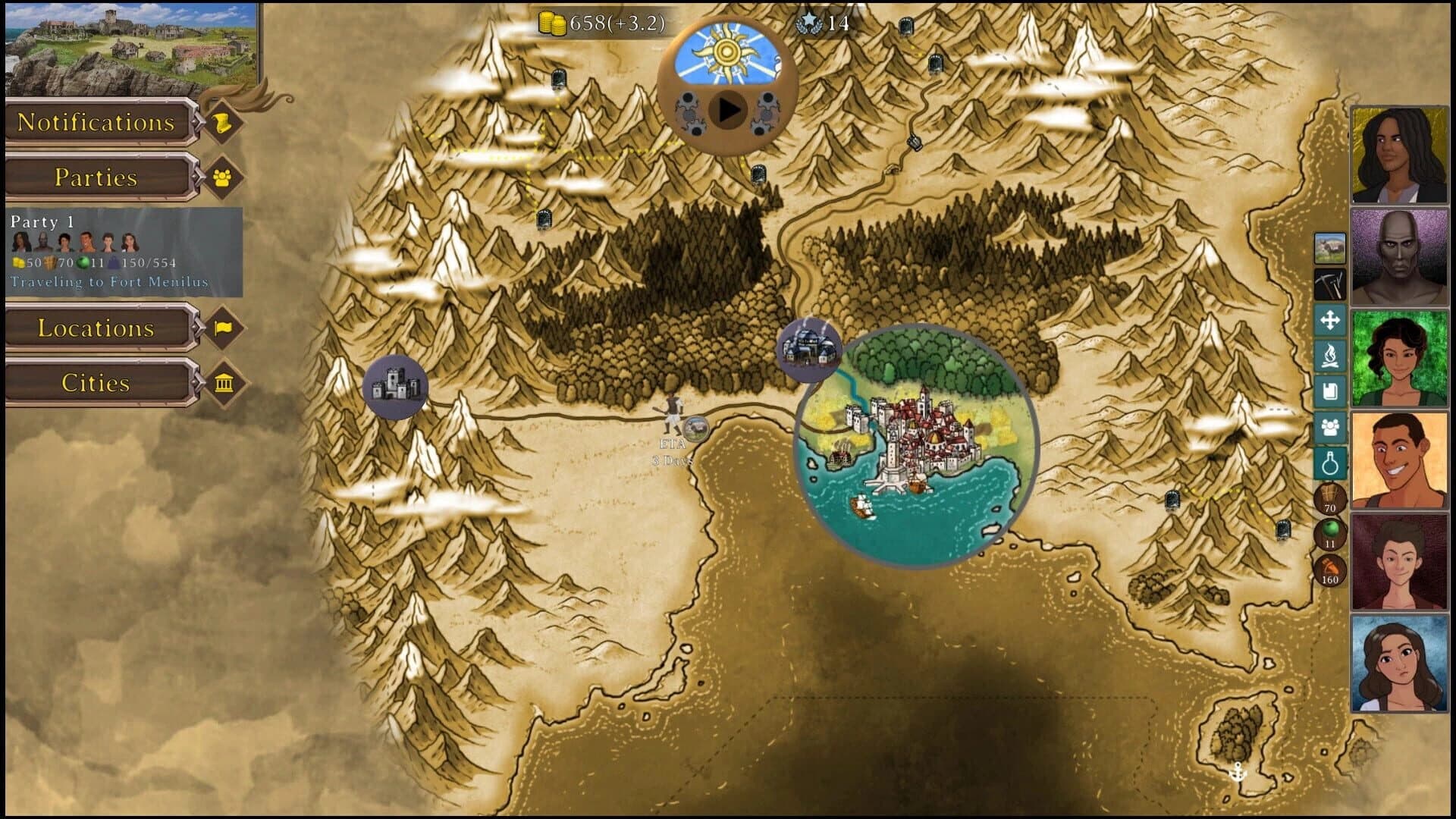This screenshot has width=1456, height=819.
Task: Expand the Locations list
Action: (97, 329)
